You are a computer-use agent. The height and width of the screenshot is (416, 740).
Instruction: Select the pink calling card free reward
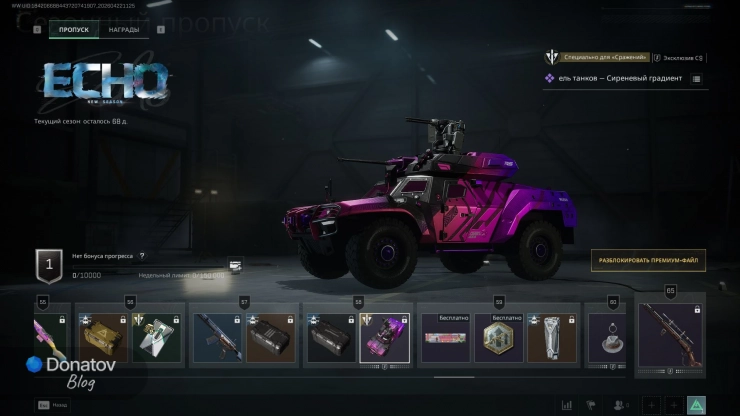pyautogui.click(x=445, y=338)
